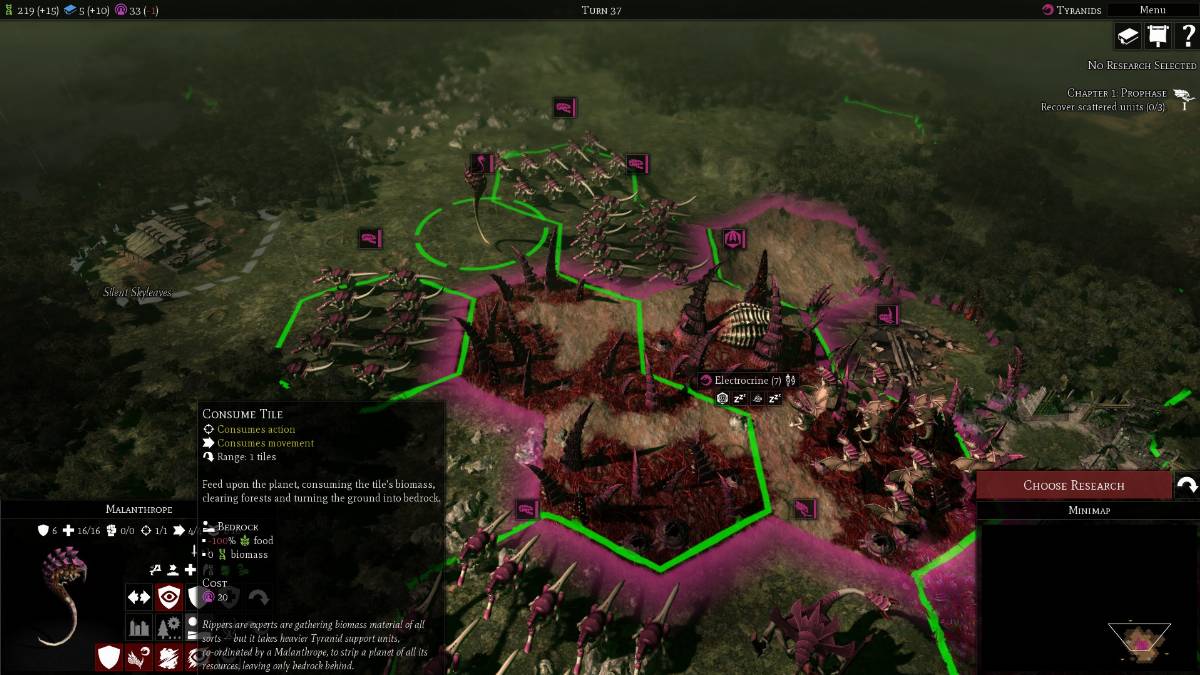Use the red claw and orb ability

pyautogui.click(x=139, y=657)
